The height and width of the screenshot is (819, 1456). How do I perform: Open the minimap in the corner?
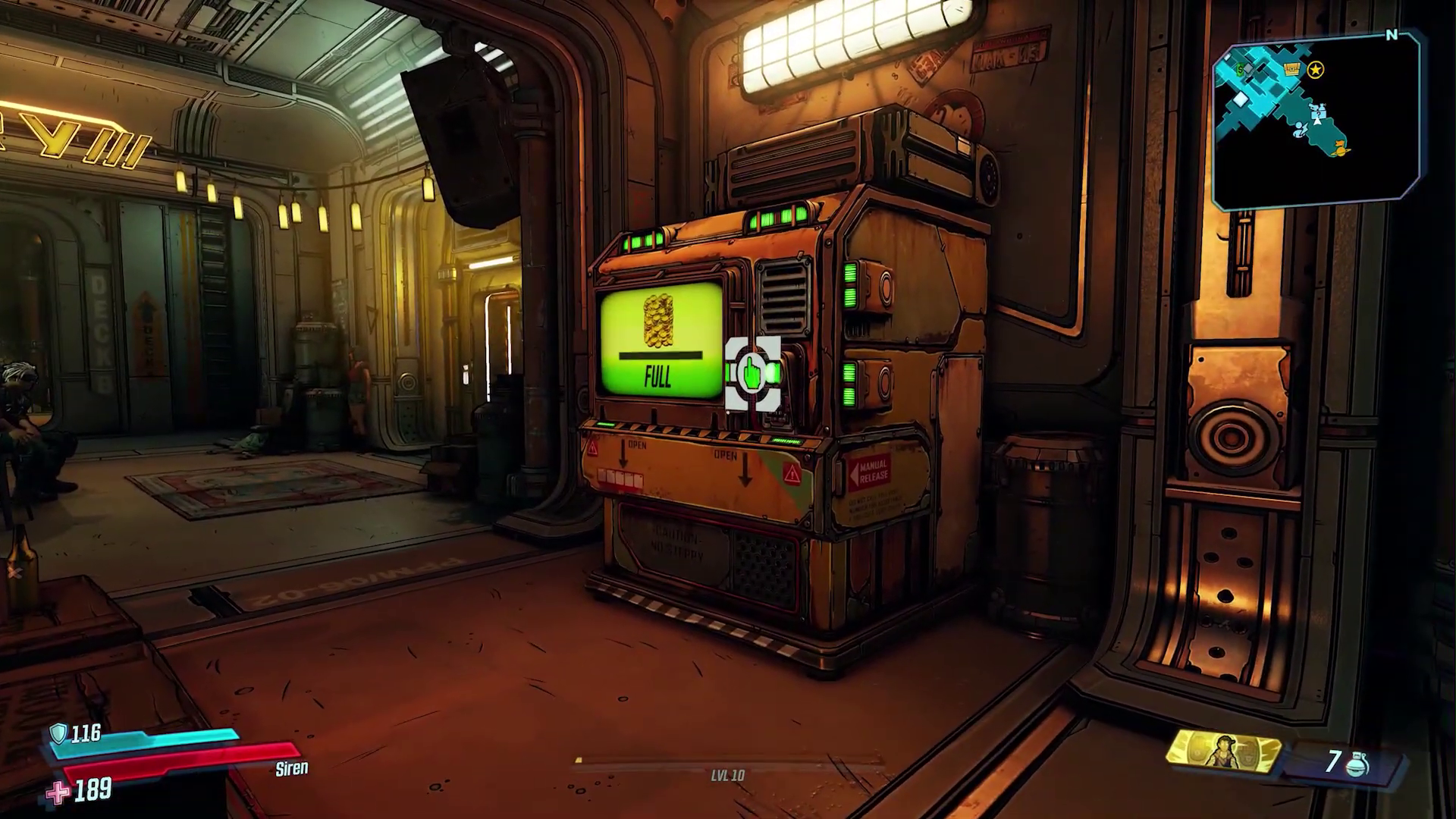click(1316, 121)
